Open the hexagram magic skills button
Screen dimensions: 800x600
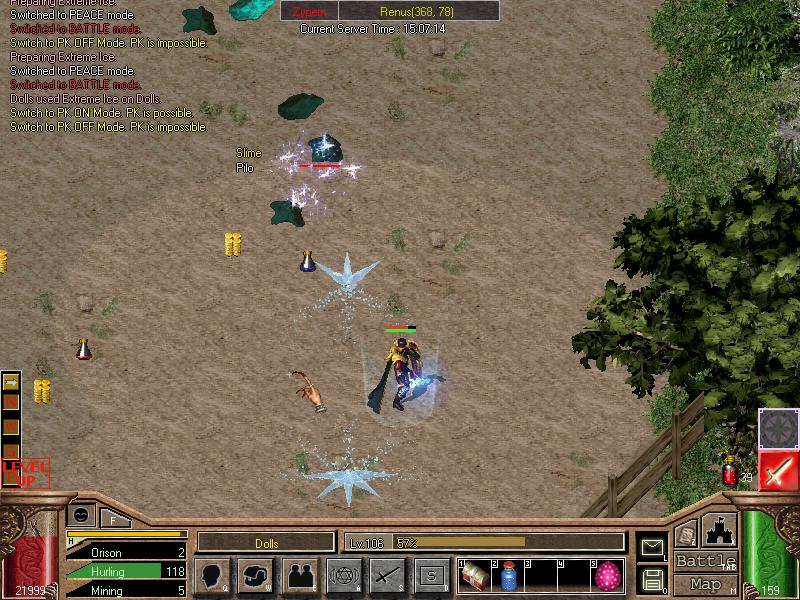tap(344, 575)
